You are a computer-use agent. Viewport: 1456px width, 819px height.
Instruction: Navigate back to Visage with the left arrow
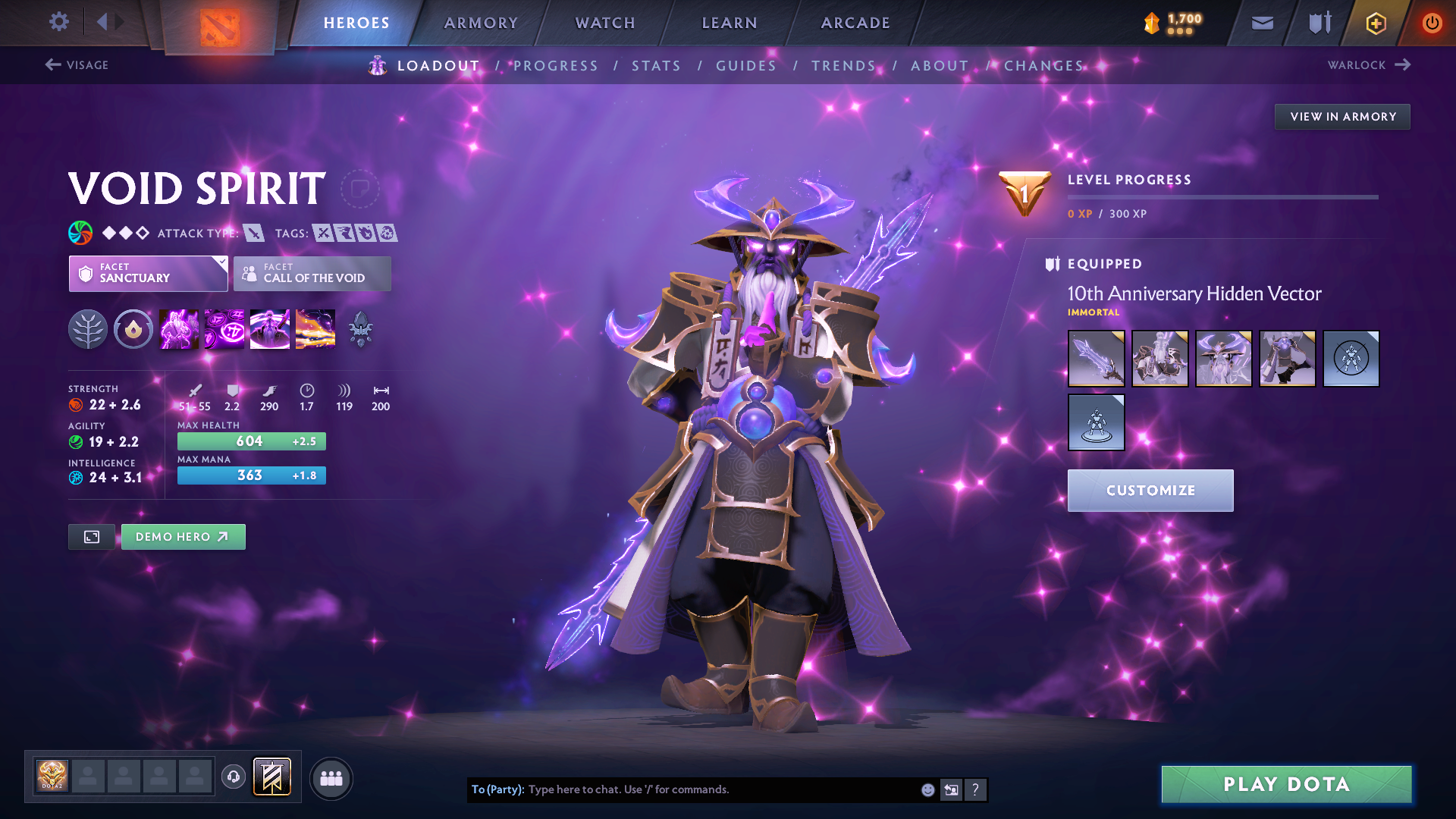click(52, 65)
